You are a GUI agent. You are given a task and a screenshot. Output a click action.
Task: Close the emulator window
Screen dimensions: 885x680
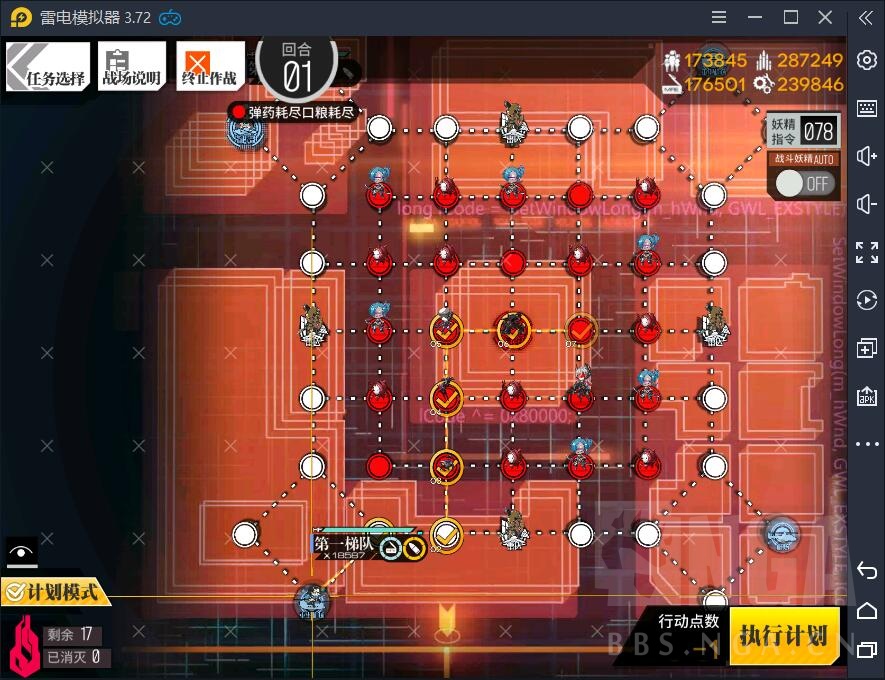click(x=825, y=17)
